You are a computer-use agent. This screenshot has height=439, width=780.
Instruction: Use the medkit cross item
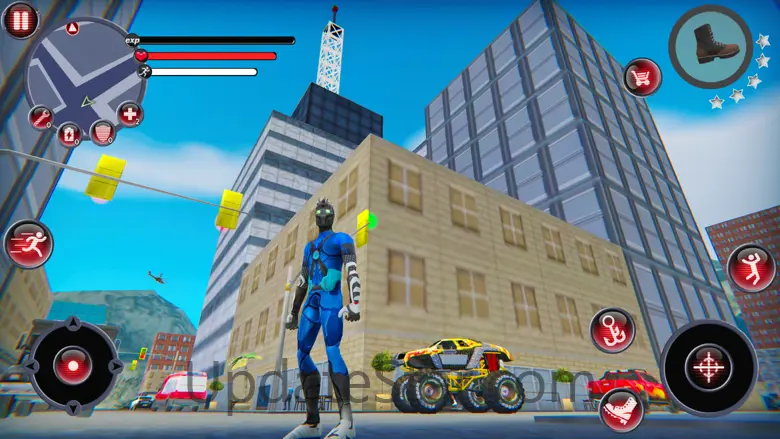point(130,113)
